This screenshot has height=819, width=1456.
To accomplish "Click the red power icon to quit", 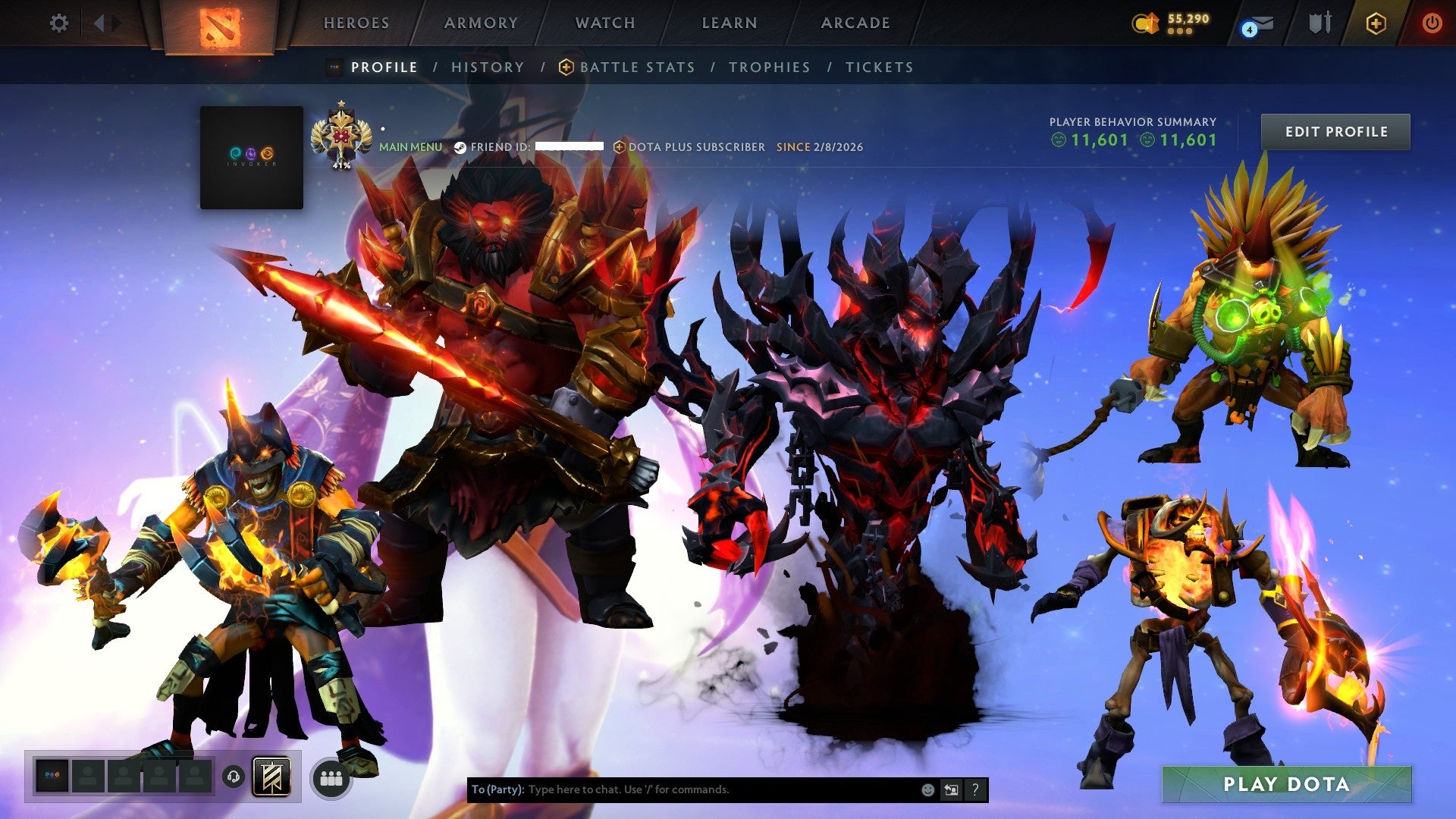I will (1433, 24).
